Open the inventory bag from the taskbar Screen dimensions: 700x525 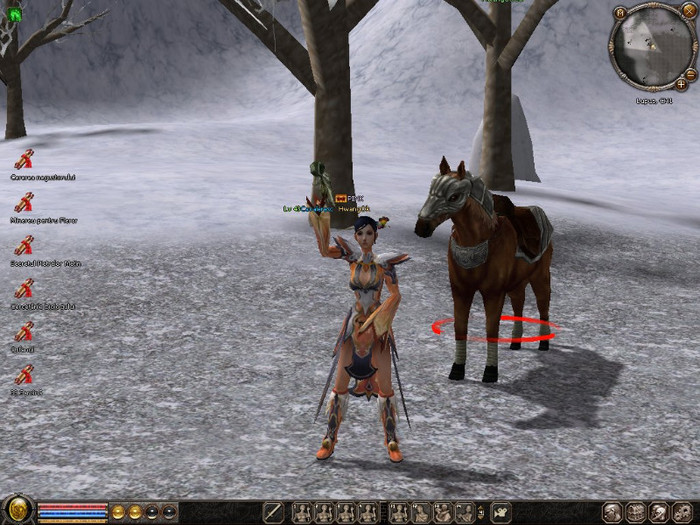click(x=635, y=513)
